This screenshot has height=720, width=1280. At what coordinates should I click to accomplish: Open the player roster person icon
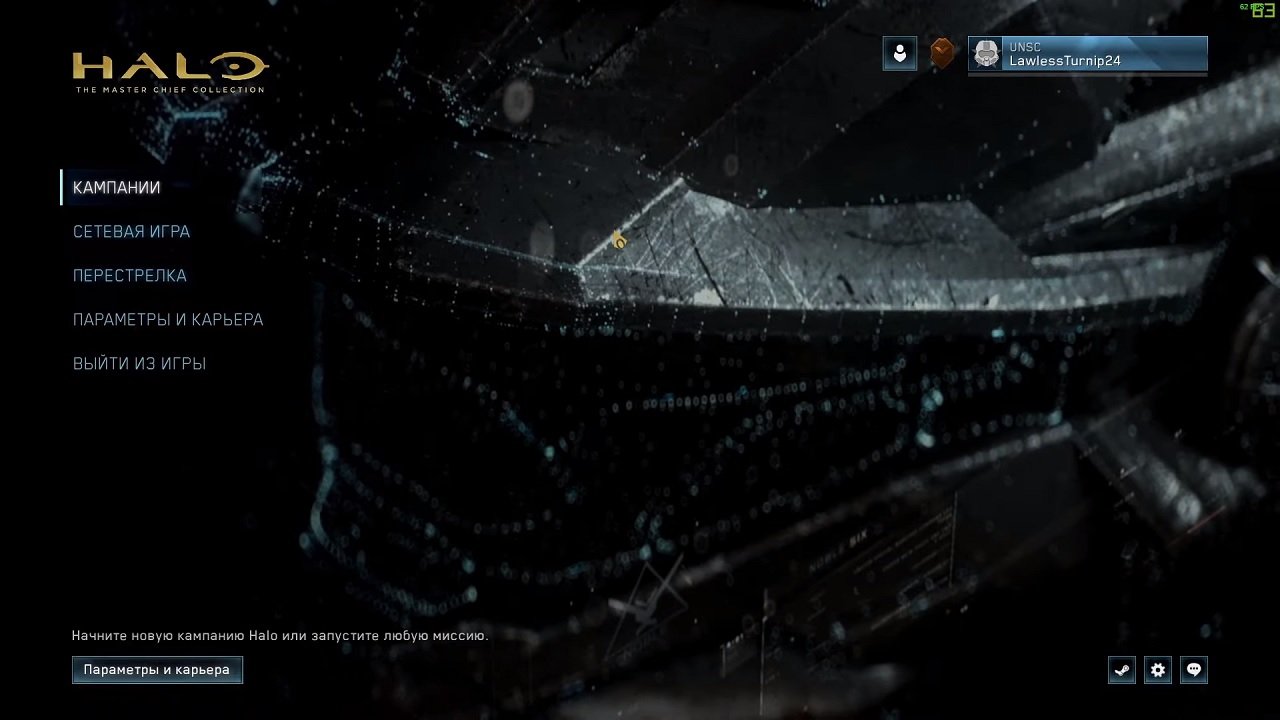coord(899,53)
